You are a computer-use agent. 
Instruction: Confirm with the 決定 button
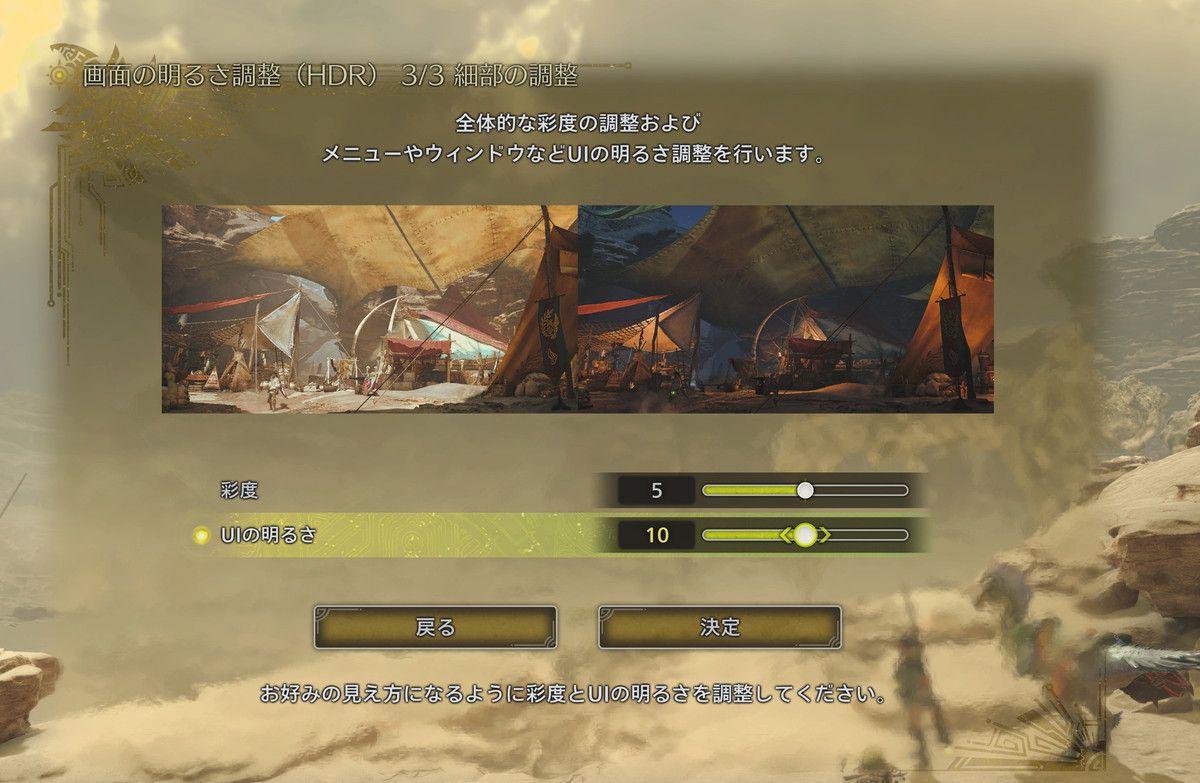[x=720, y=627]
